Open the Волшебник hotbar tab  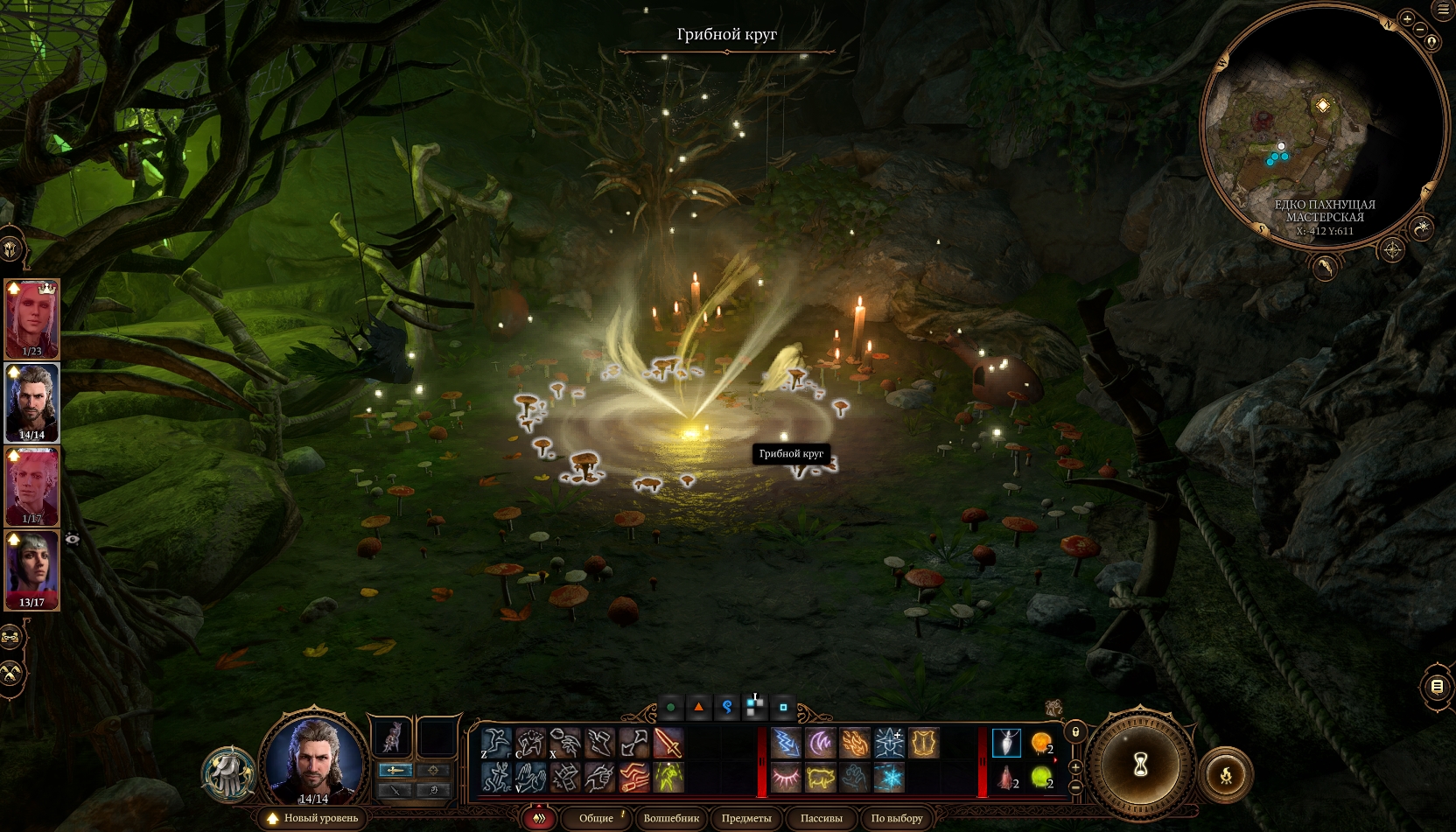[671, 818]
